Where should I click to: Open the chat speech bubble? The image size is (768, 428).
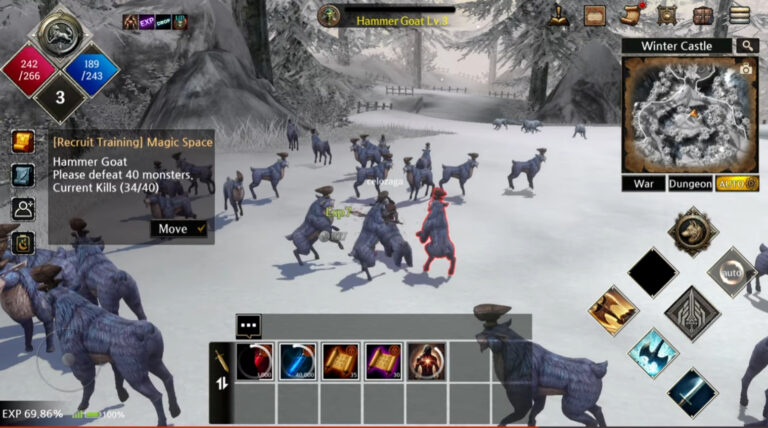point(248,326)
